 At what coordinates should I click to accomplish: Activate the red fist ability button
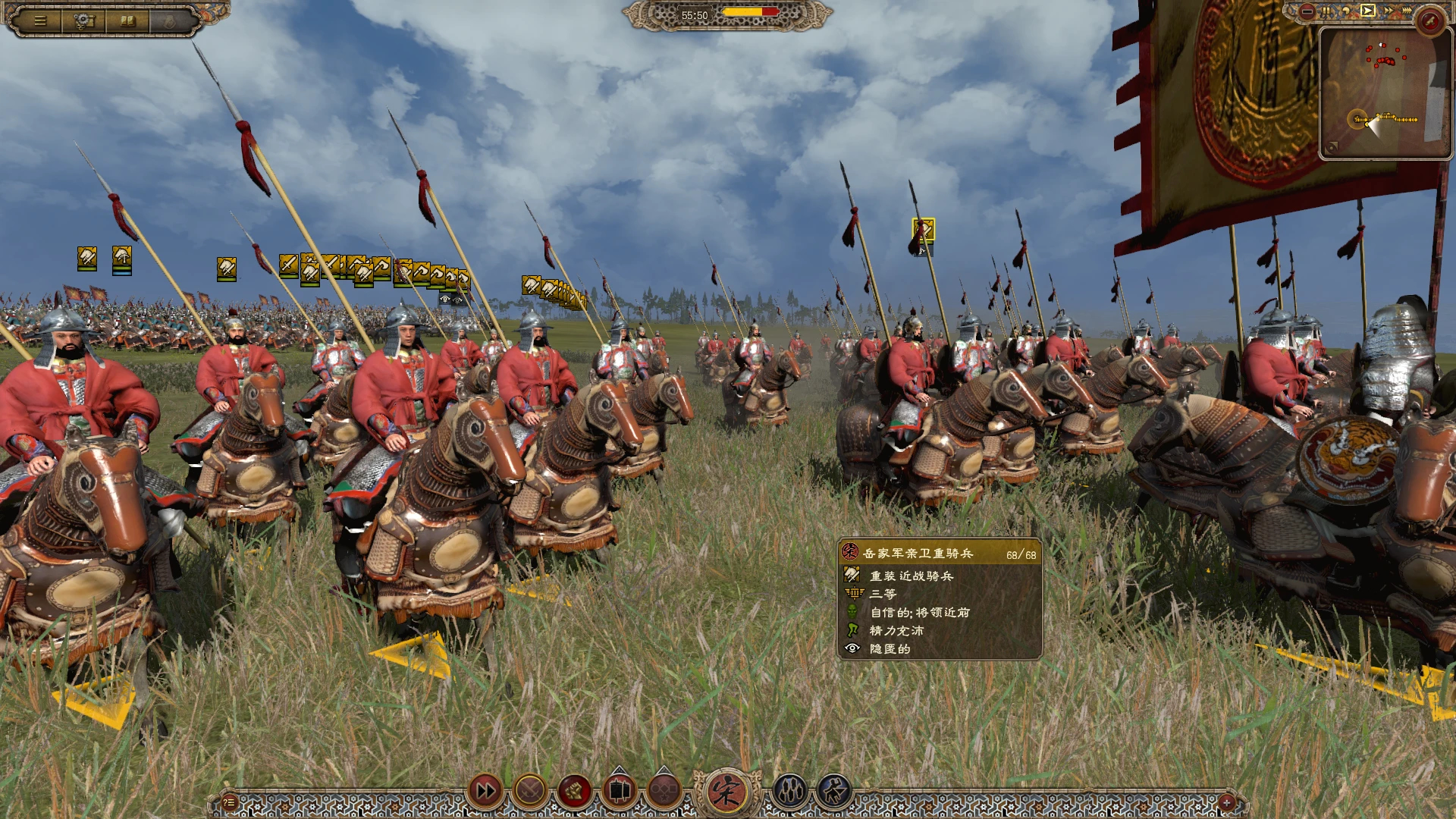pyautogui.click(x=574, y=792)
